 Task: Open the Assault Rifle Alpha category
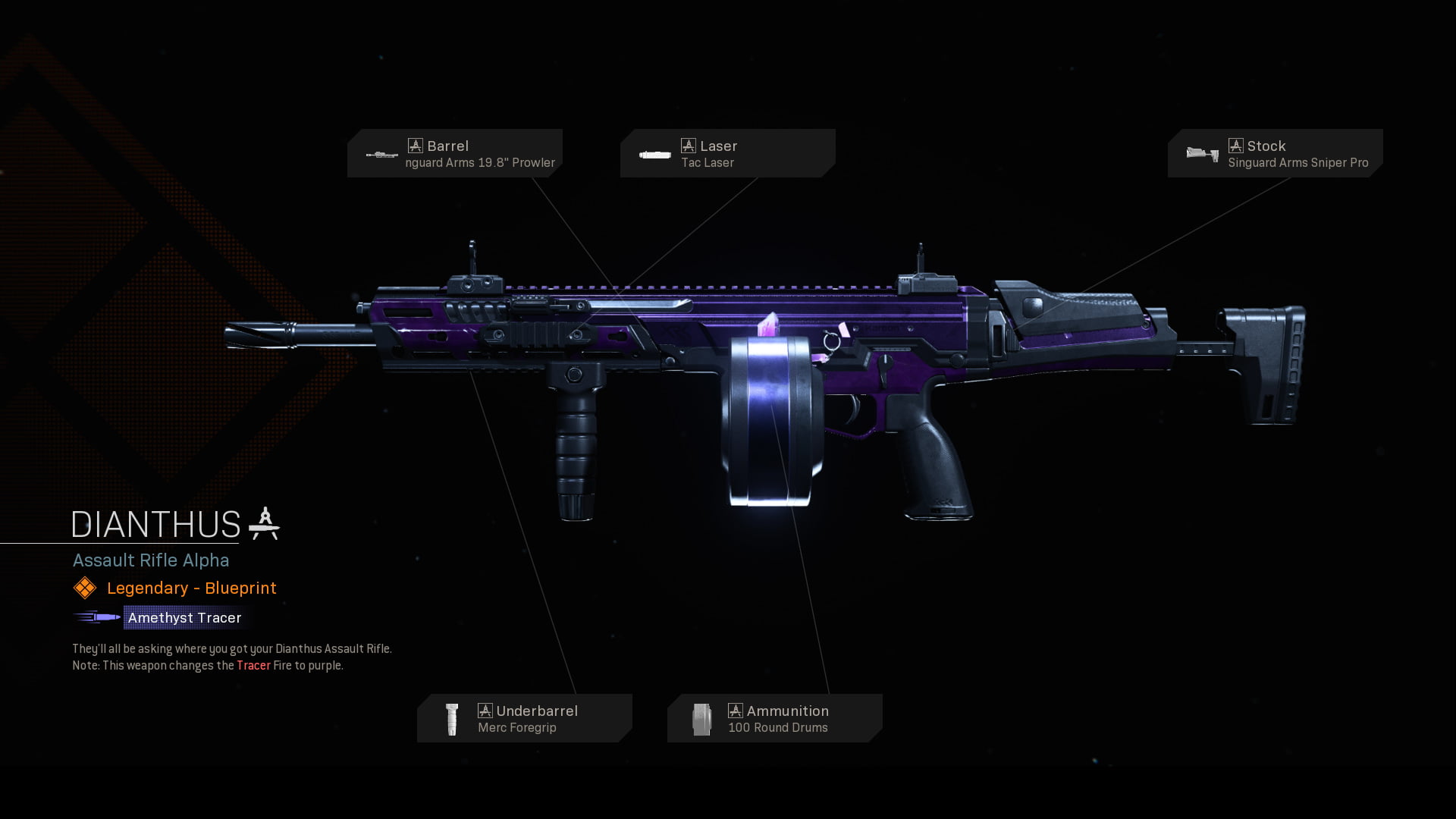pos(151,560)
